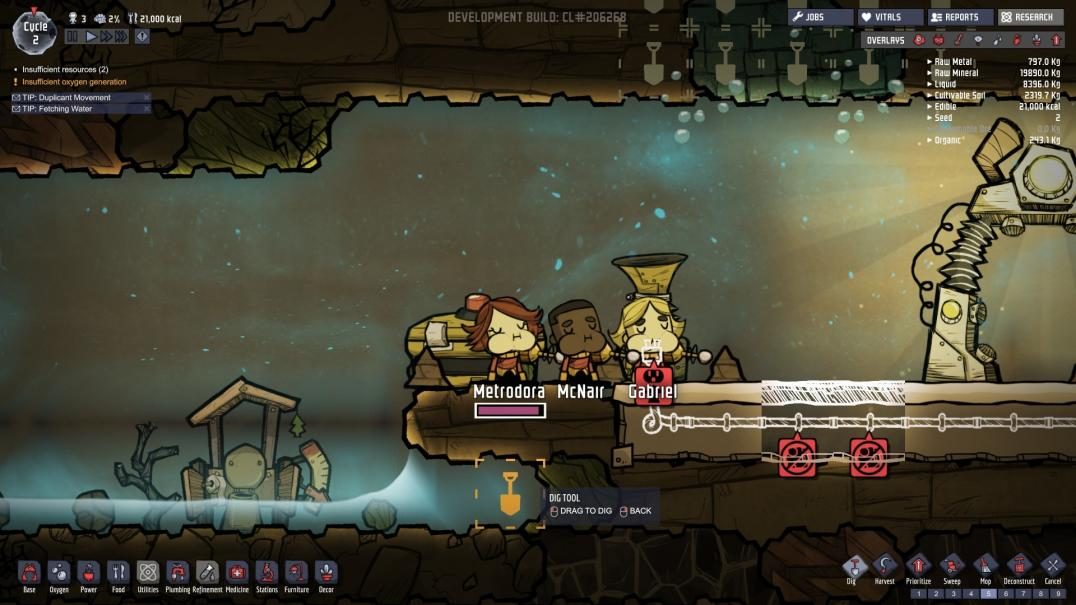The height and width of the screenshot is (605, 1076).
Task: Select the Cancel tool
Action: [x=1052, y=568]
